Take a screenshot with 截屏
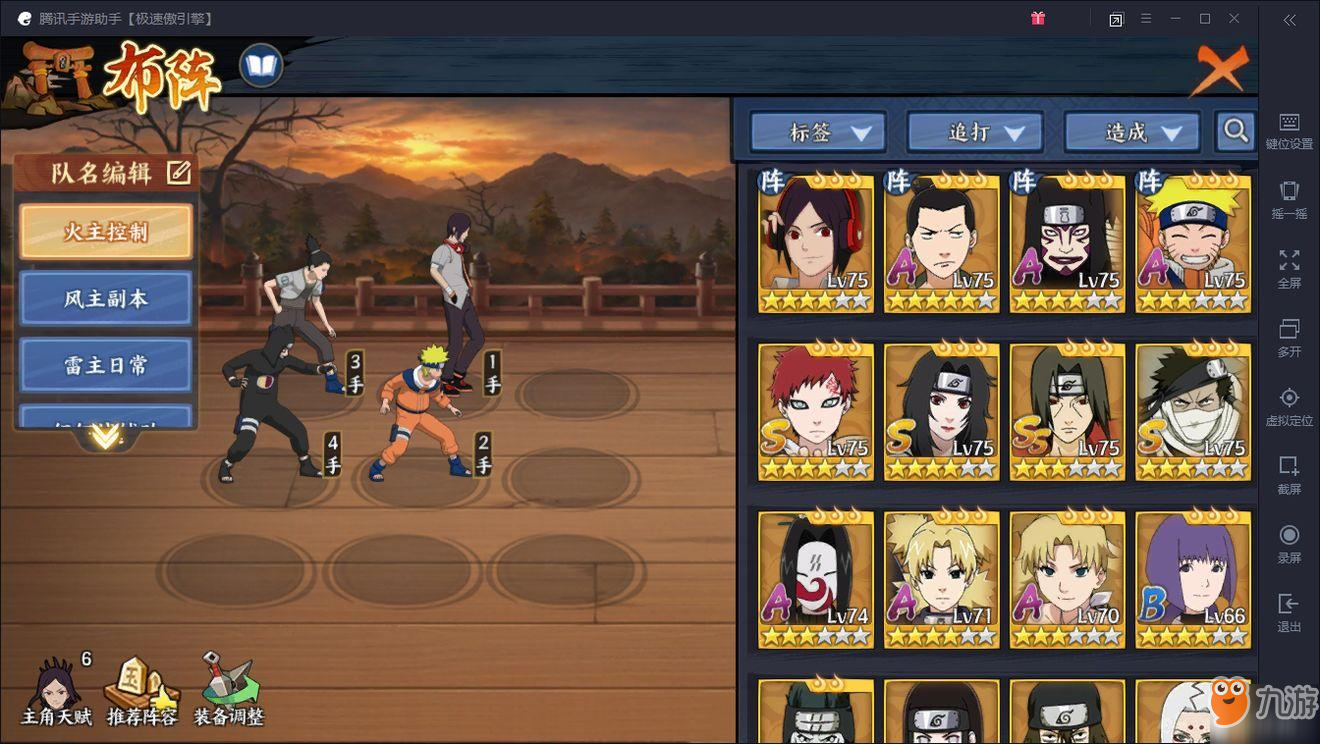Screen dimensions: 1320x744 [1289, 475]
